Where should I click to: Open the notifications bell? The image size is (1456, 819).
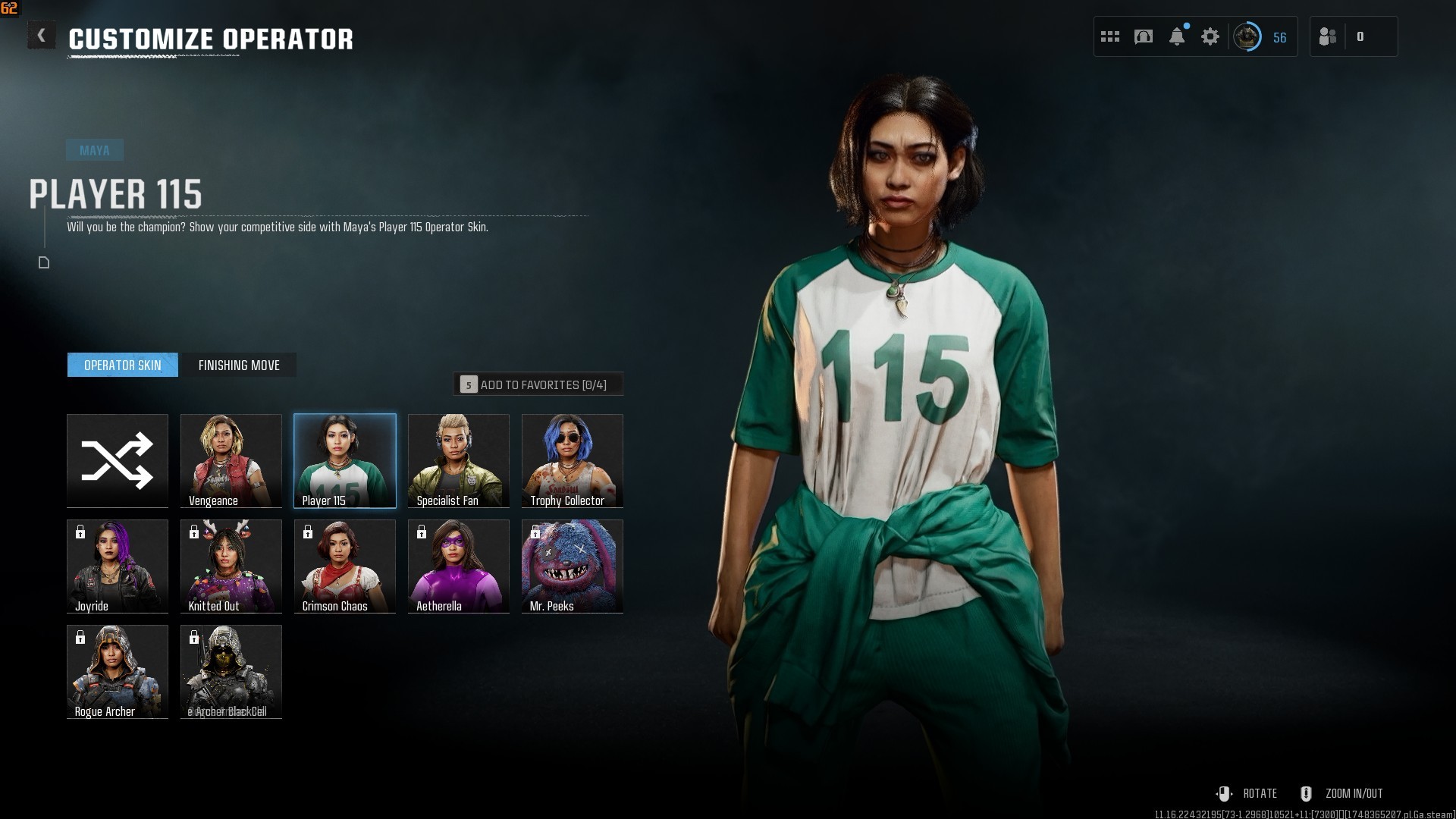[1177, 36]
